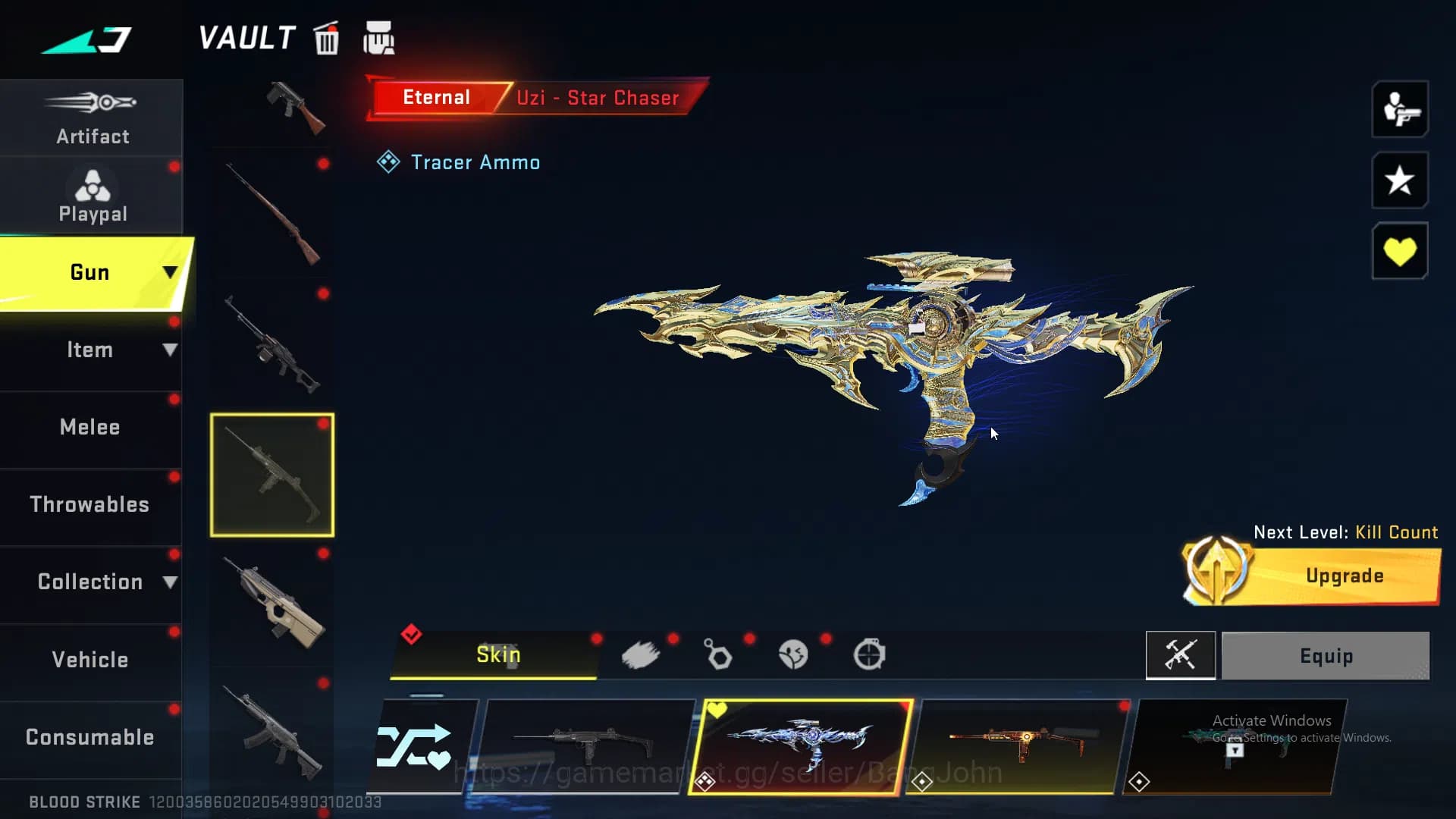Select the camo spray paint tab
This screenshot has width=1456, height=819.
pos(641,655)
